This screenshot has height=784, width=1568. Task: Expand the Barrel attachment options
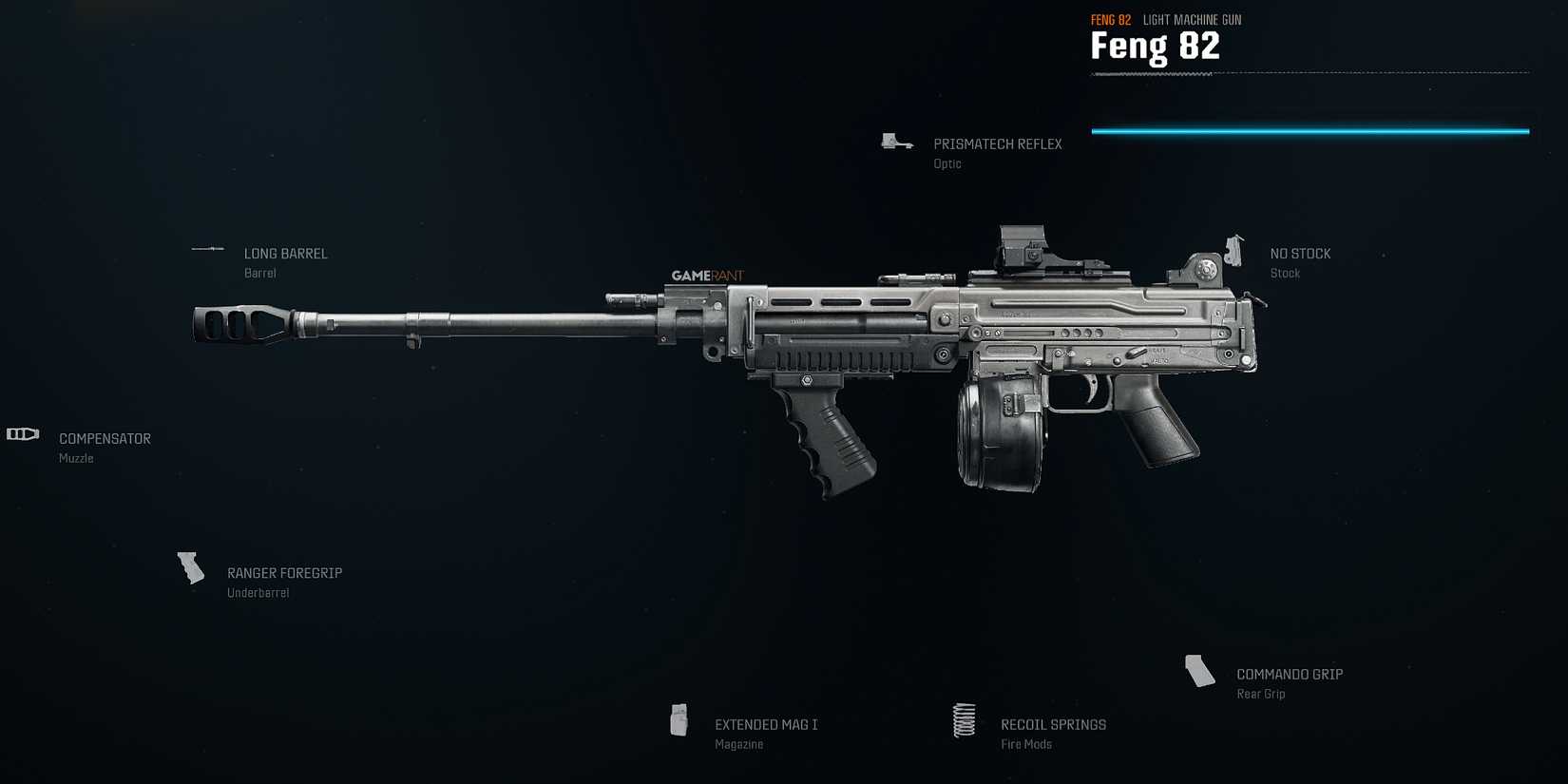(259, 272)
